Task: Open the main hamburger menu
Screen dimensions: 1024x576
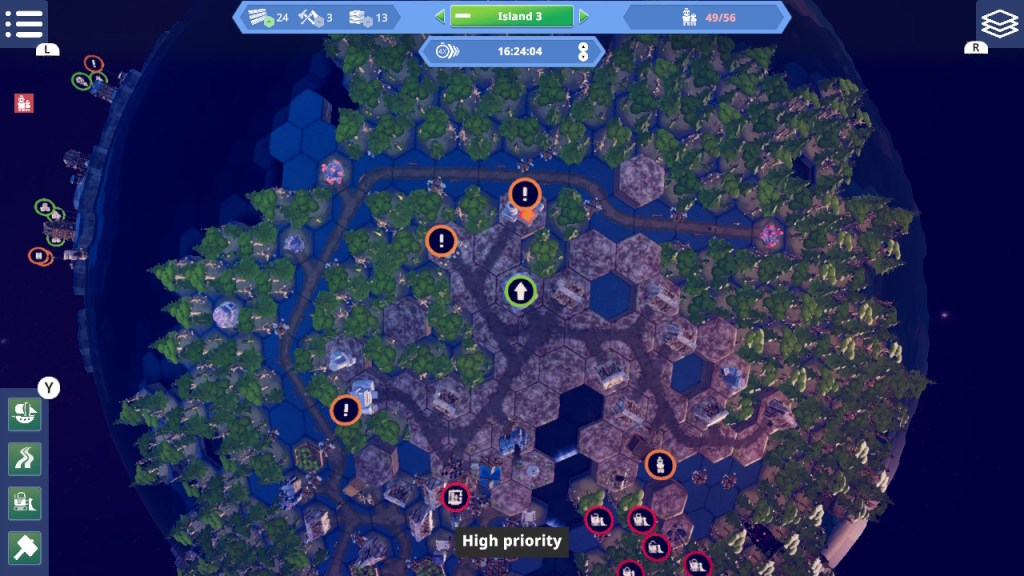Action: 23,23
